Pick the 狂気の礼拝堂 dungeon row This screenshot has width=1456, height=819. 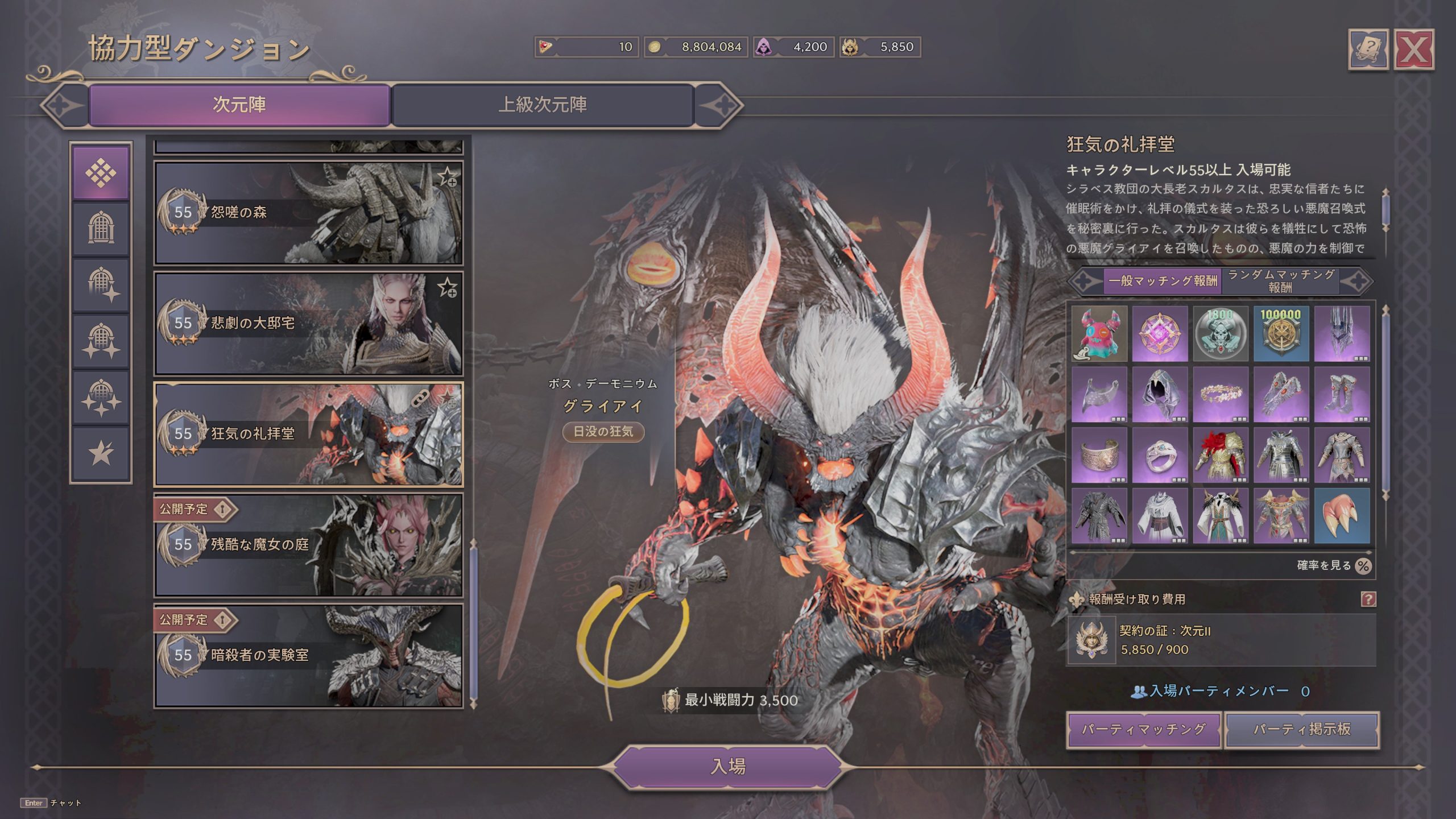308,434
